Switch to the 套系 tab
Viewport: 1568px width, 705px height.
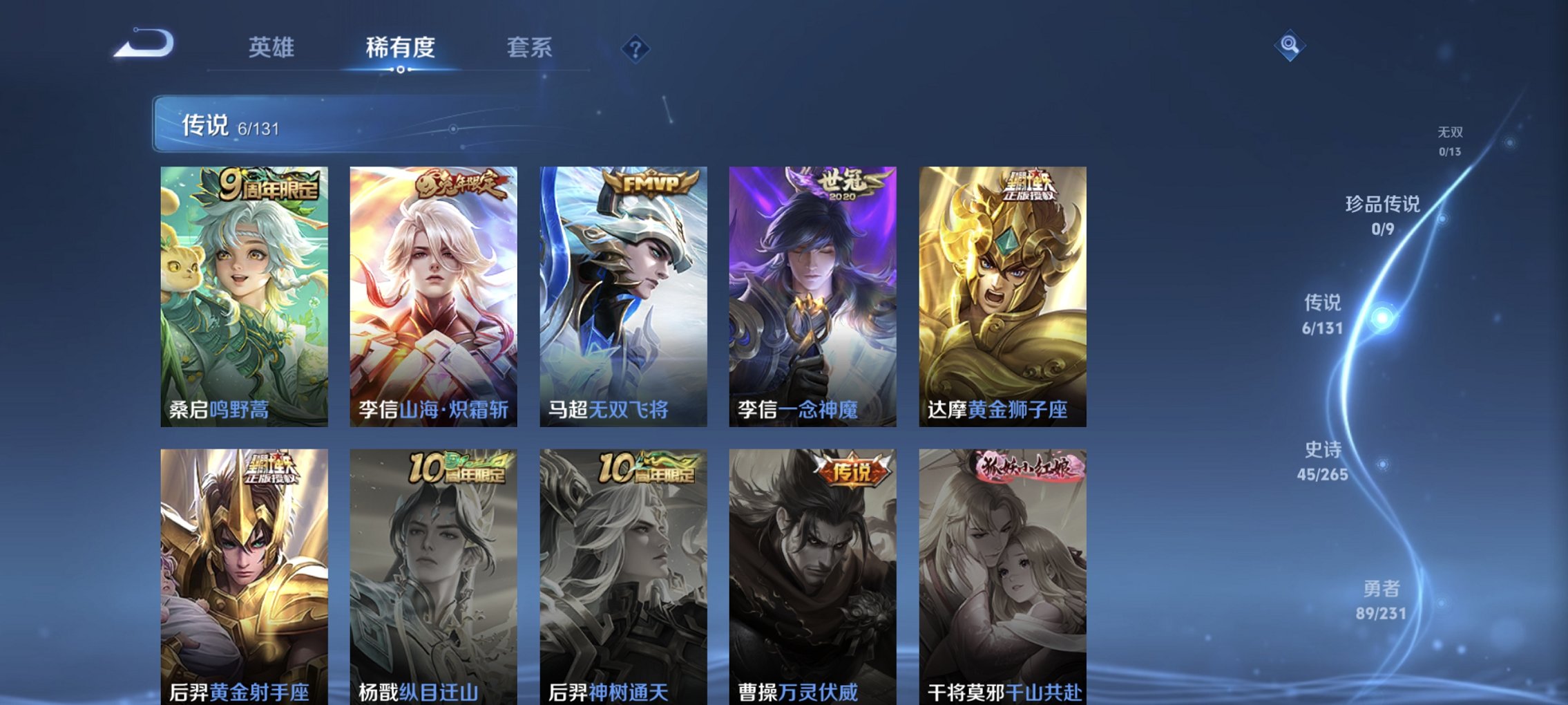[529, 48]
